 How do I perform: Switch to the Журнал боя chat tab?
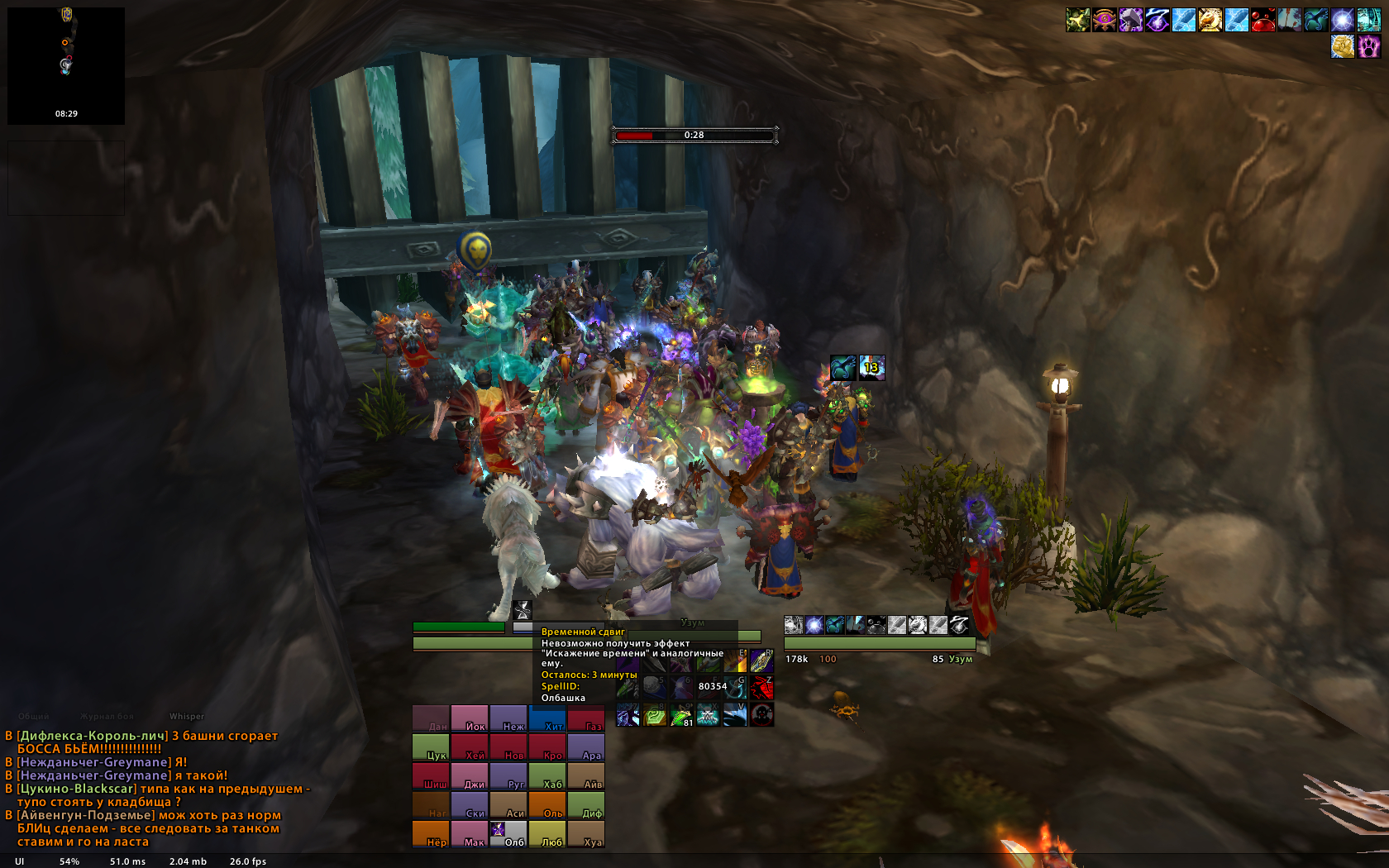point(107,717)
